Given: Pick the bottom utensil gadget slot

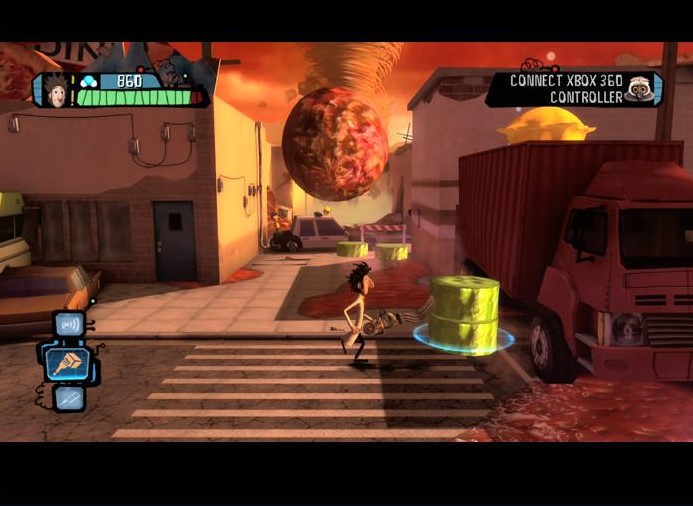Looking at the screenshot, I should click(69, 397).
